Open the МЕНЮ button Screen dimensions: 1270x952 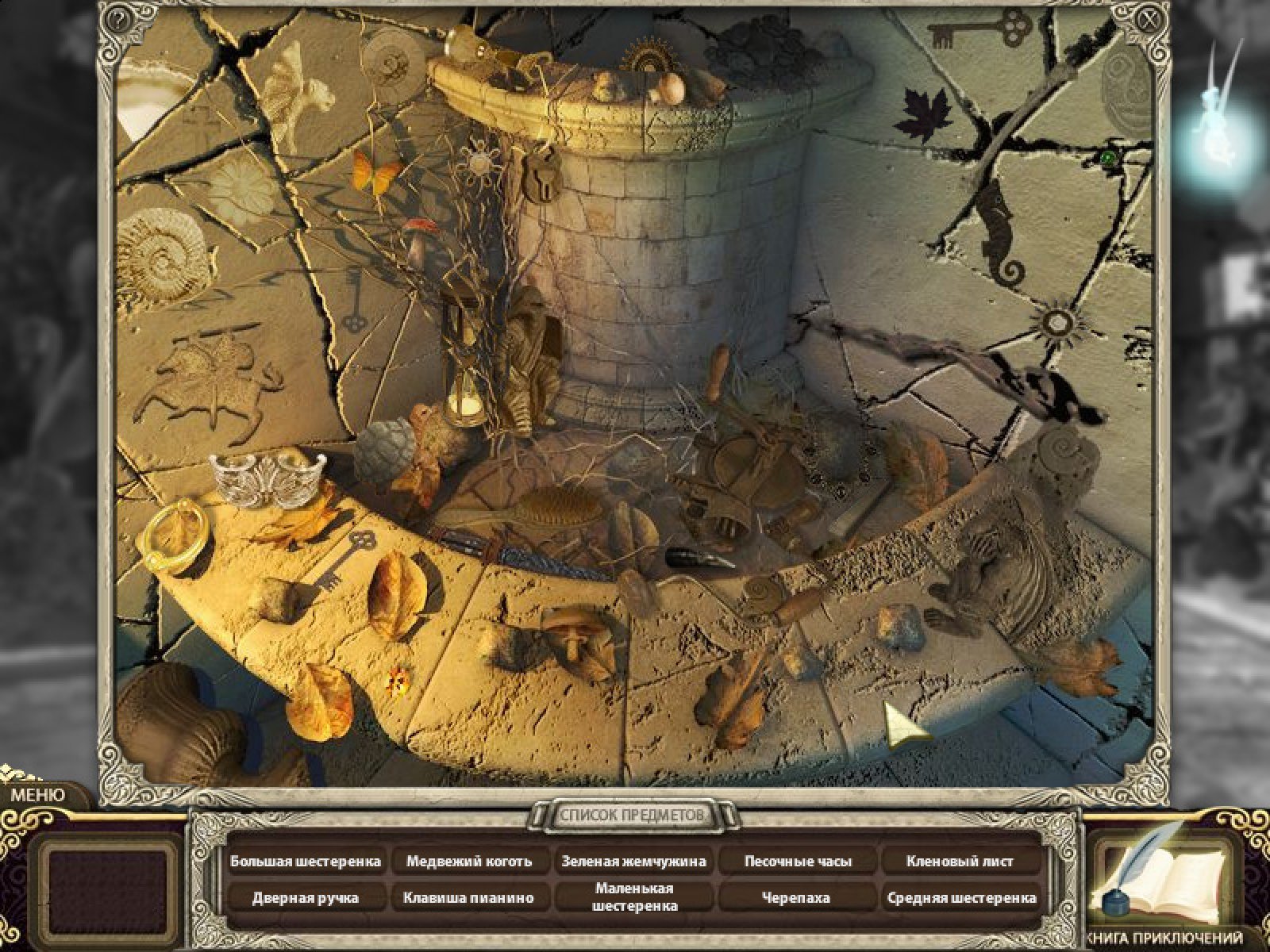tap(37, 794)
